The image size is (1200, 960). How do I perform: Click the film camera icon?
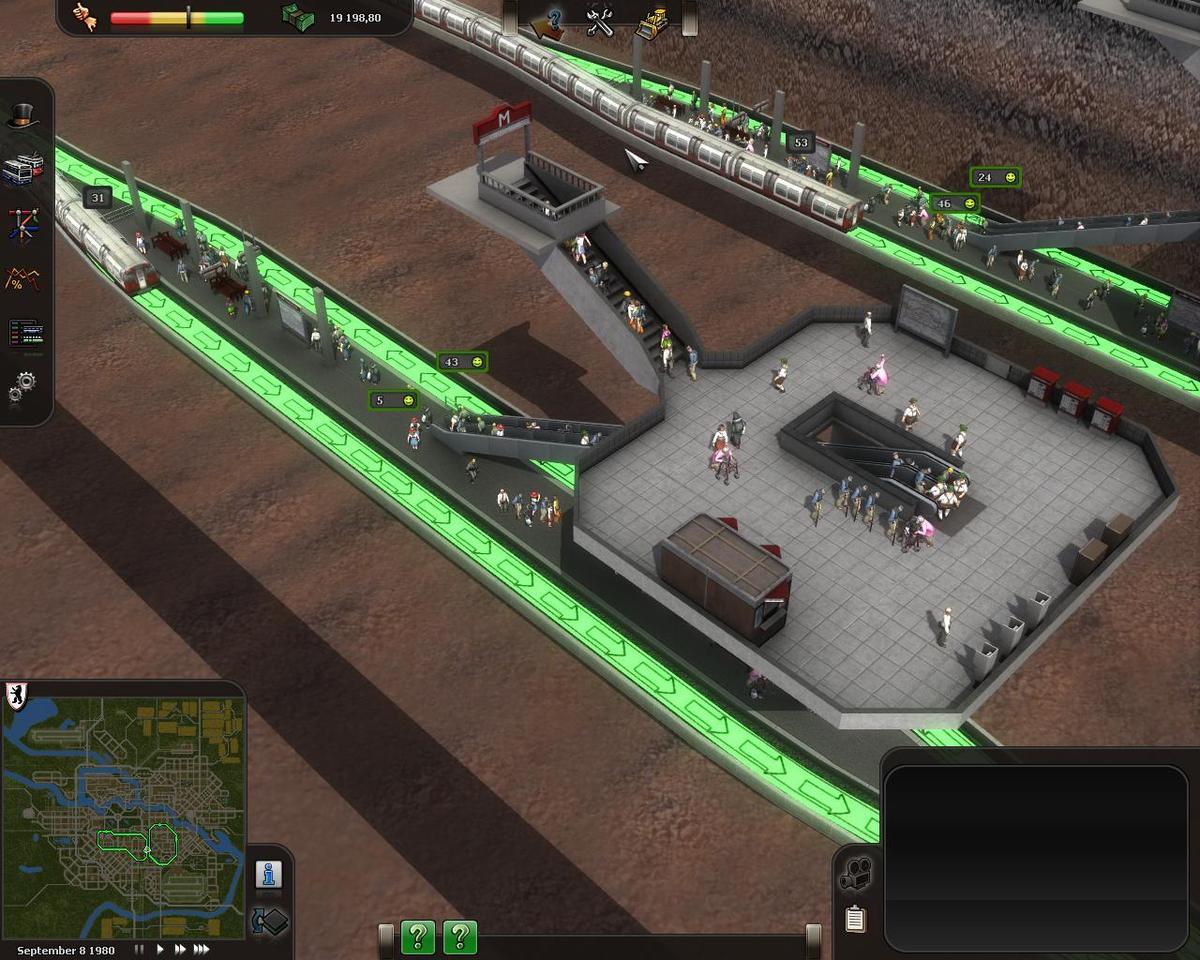coord(854,873)
